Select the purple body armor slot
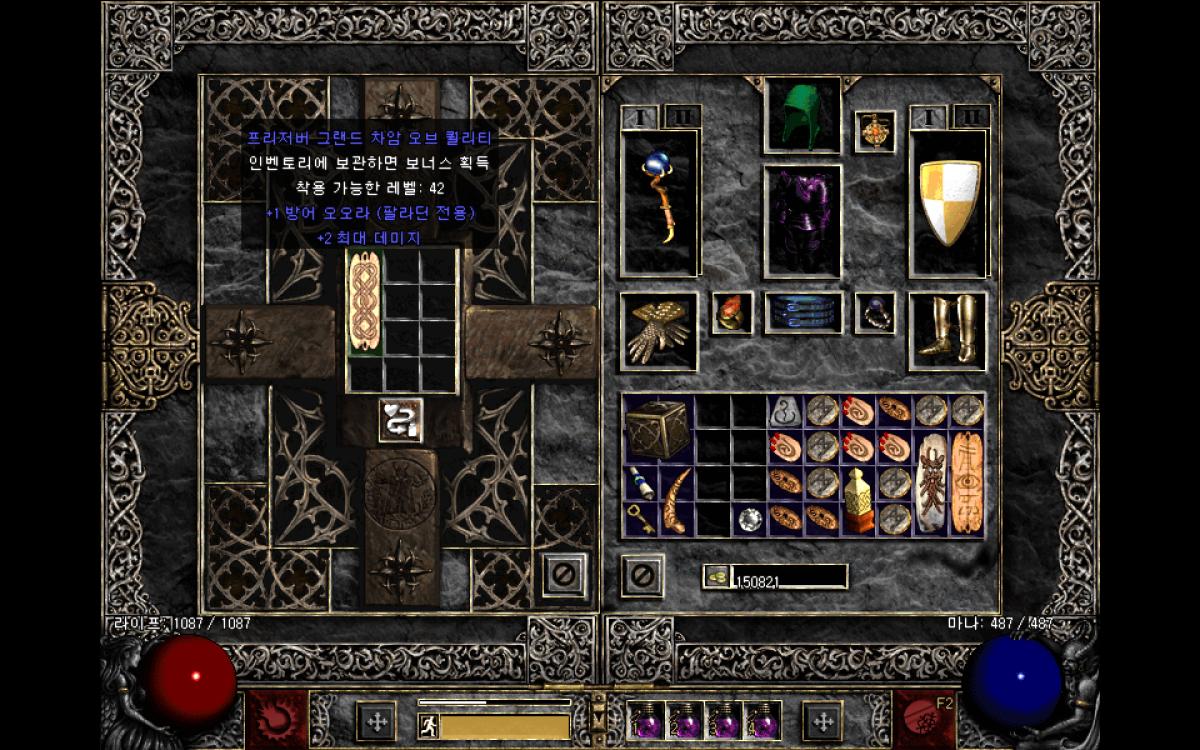The image size is (1200, 750). pyautogui.click(x=802, y=220)
